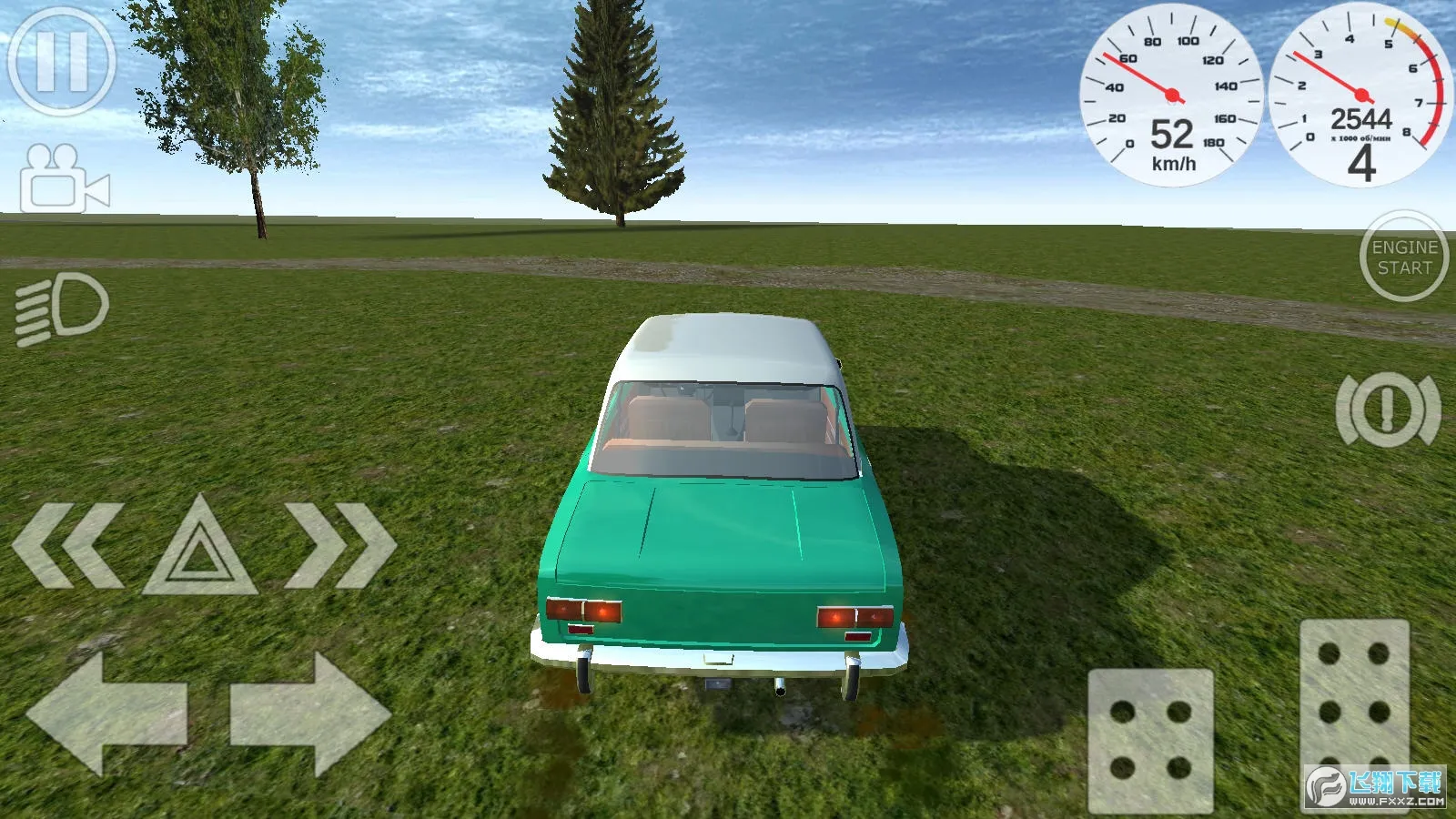
Task: Steer right with the right arrow
Action: [x=310, y=713]
